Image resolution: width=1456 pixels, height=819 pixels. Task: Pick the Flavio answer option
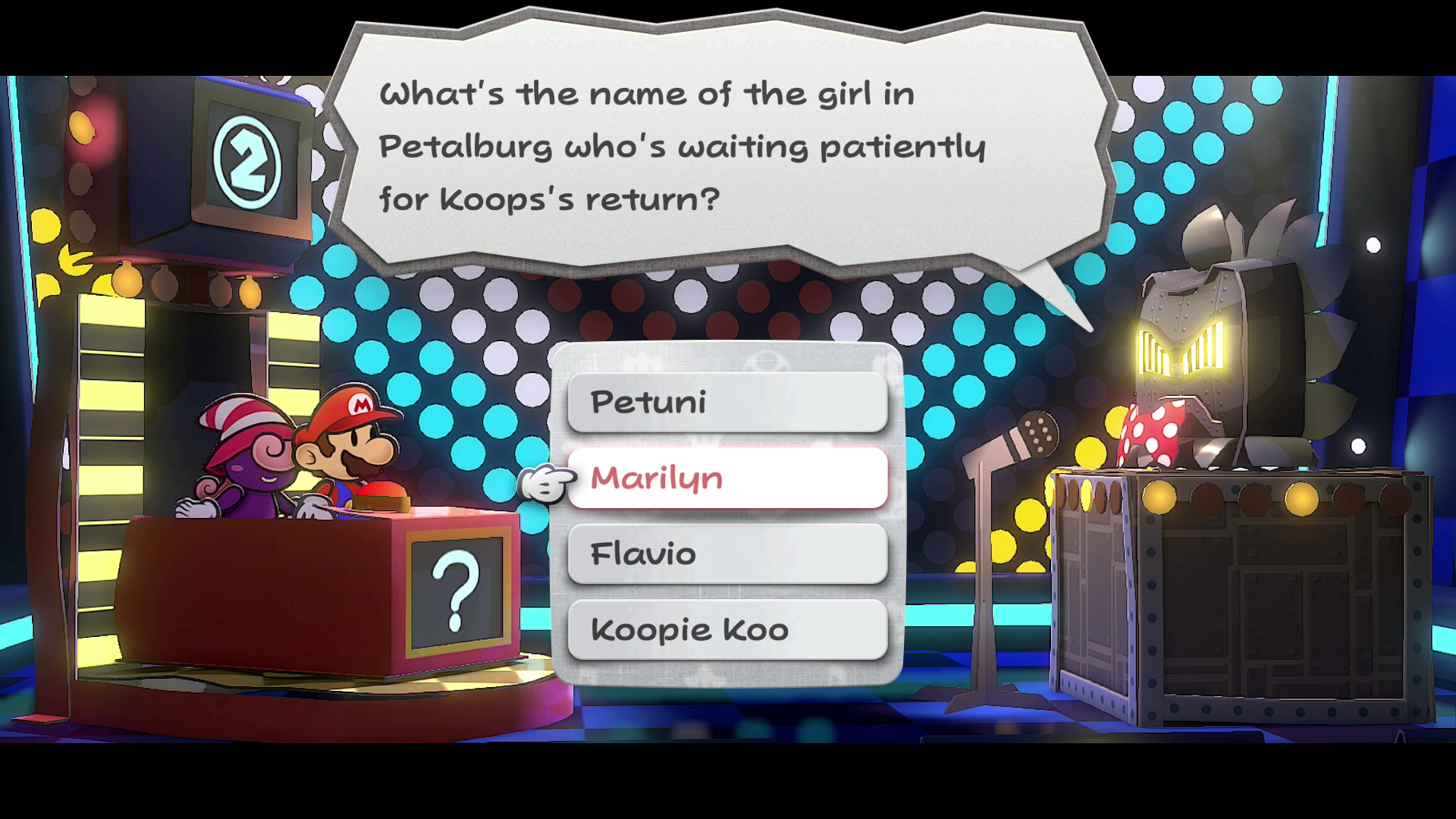pyautogui.click(x=726, y=554)
